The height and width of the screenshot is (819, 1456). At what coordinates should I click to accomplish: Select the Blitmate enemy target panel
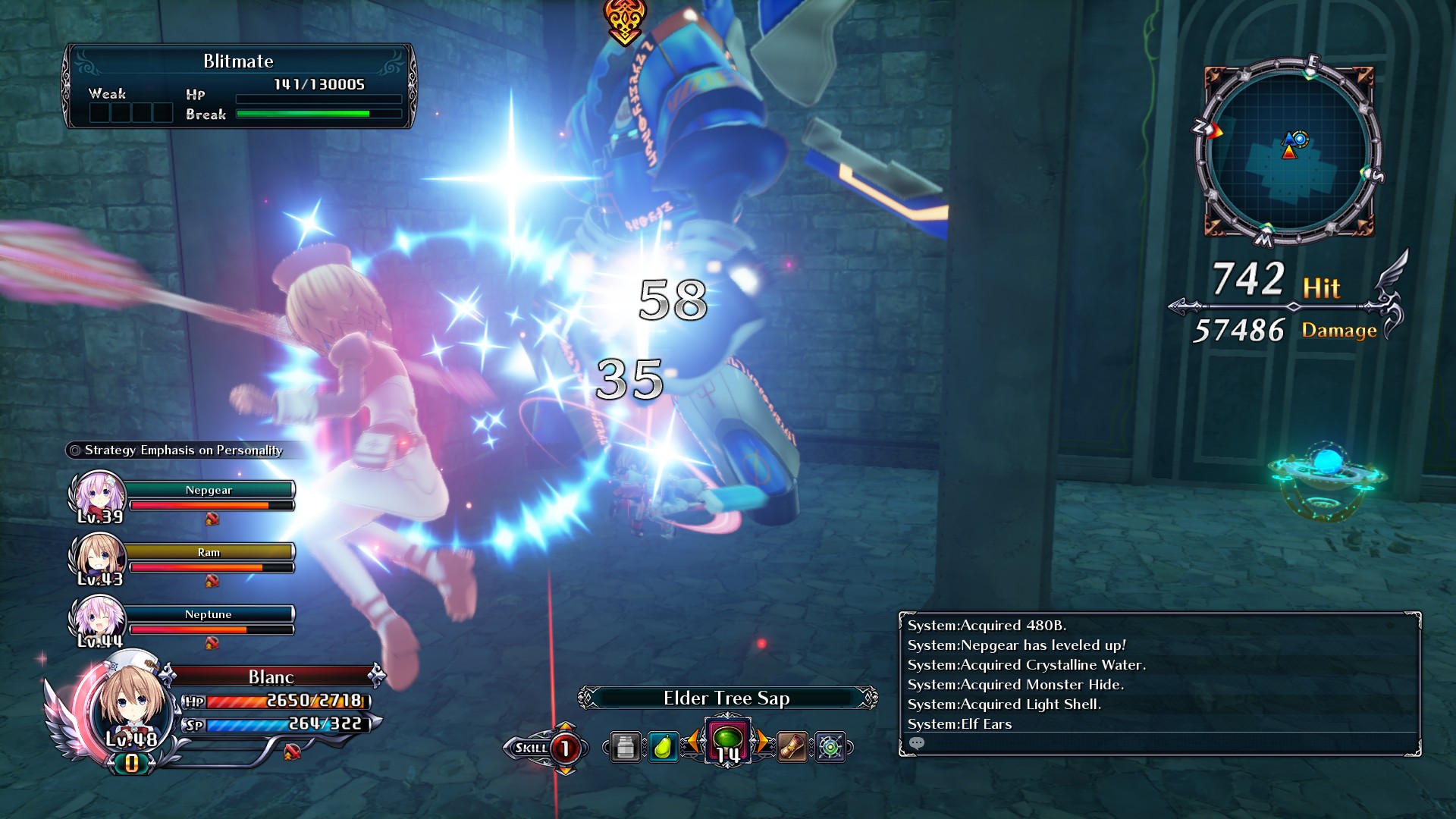coord(239,86)
